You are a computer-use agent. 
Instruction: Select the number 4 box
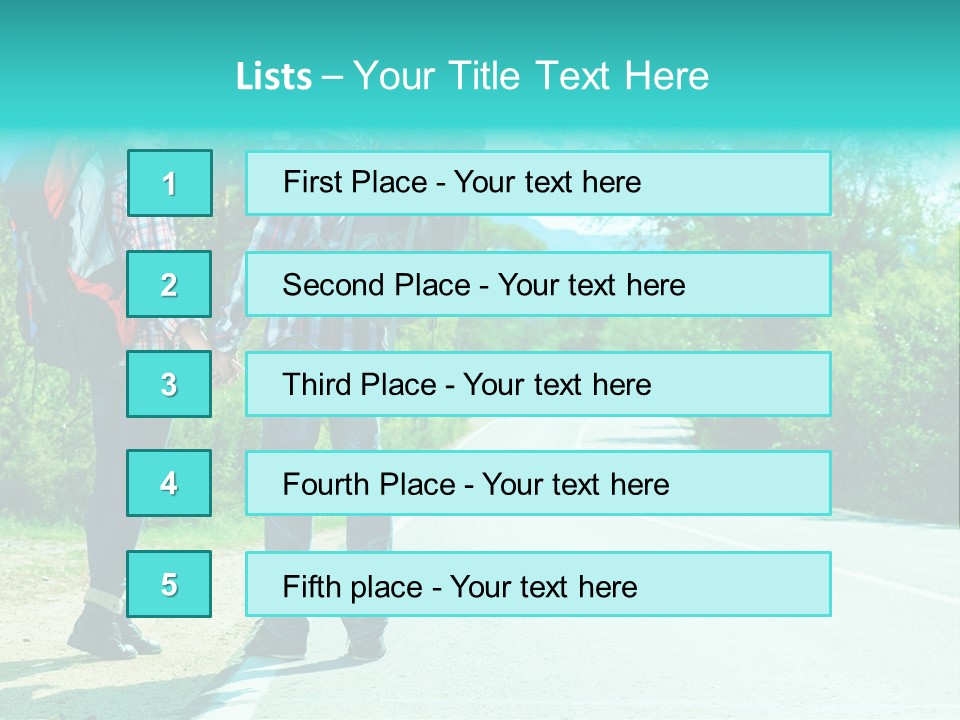coord(169,483)
